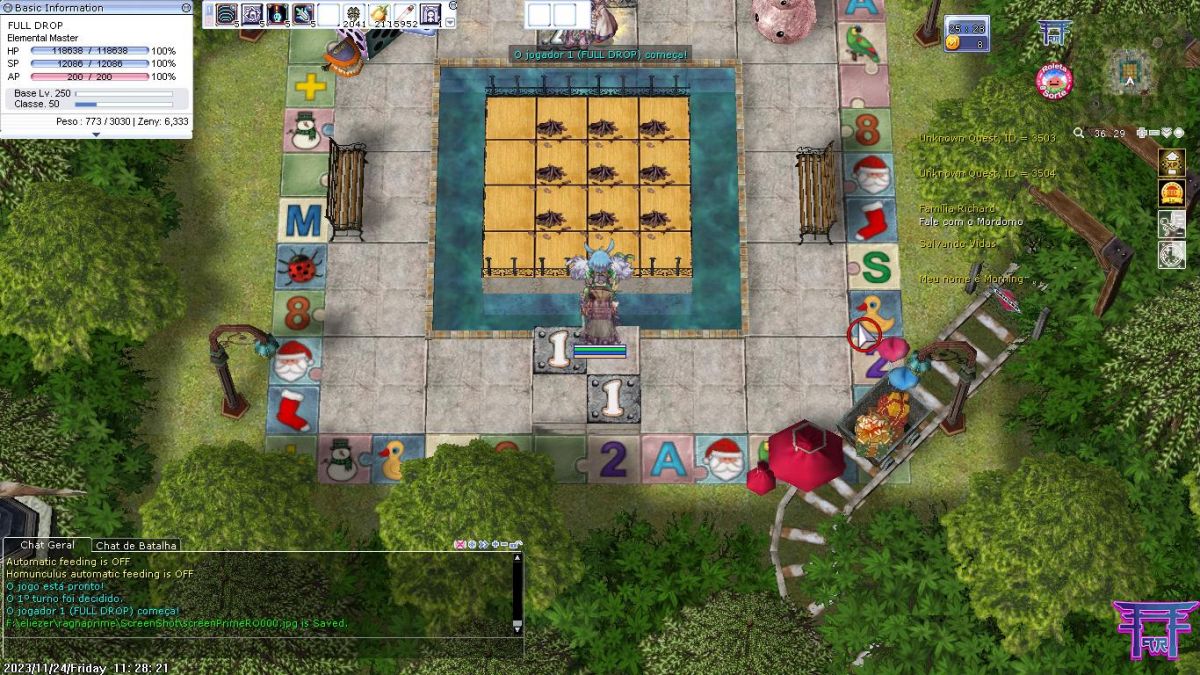Close the Basic Information window

(x=186, y=7)
